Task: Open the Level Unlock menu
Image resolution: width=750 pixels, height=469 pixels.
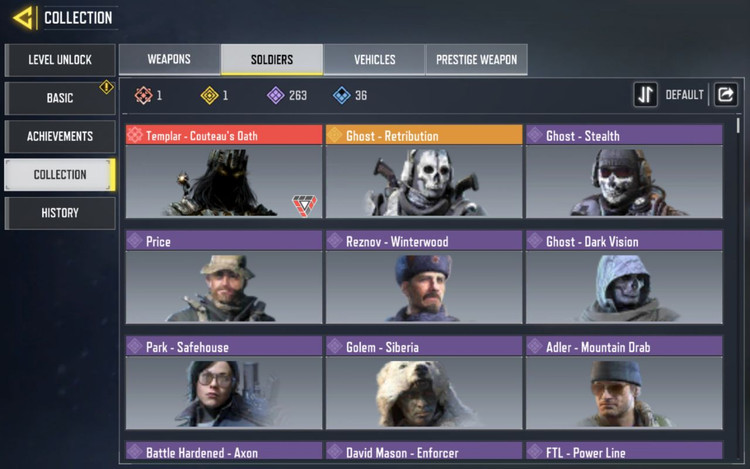Action: 60,60
